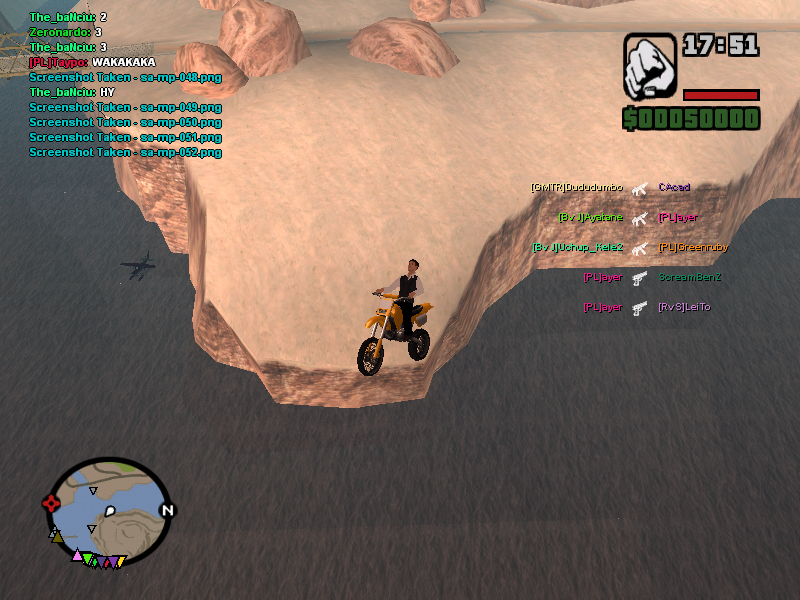Open the circular minimap
The image size is (800, 600).
point(109,507)
